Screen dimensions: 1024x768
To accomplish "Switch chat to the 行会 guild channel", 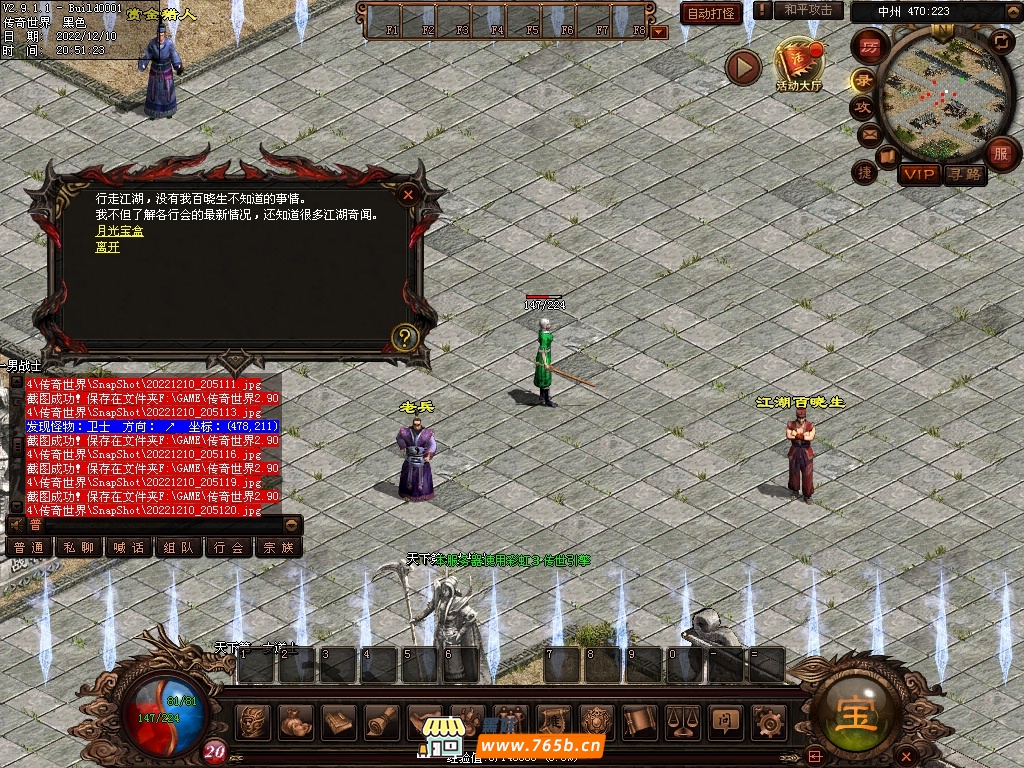I will tap(228, 547).
